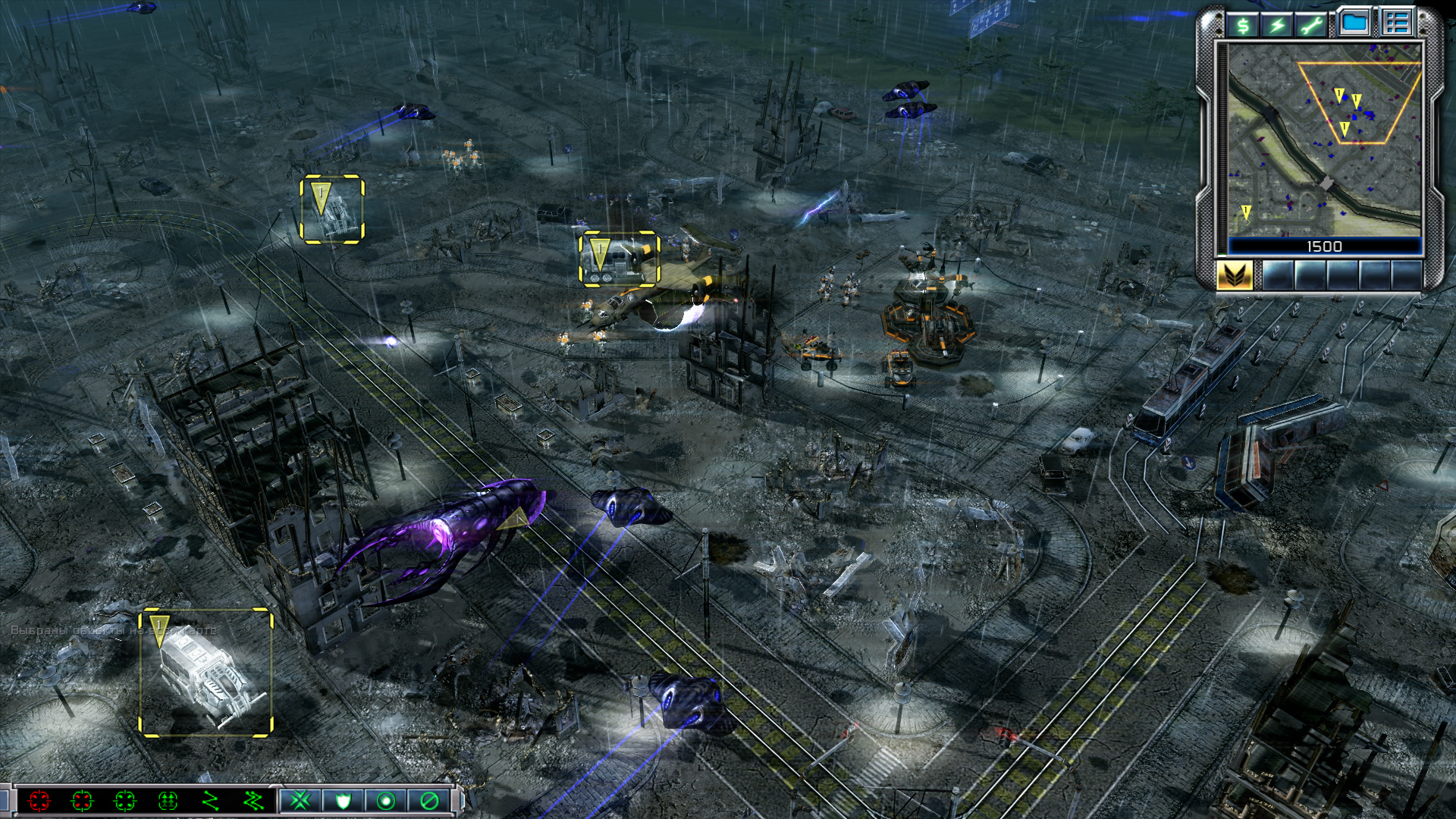
Task: Toggle the lightning bolt power mode
Action: pyautogui.click(x=1278, y=25)
